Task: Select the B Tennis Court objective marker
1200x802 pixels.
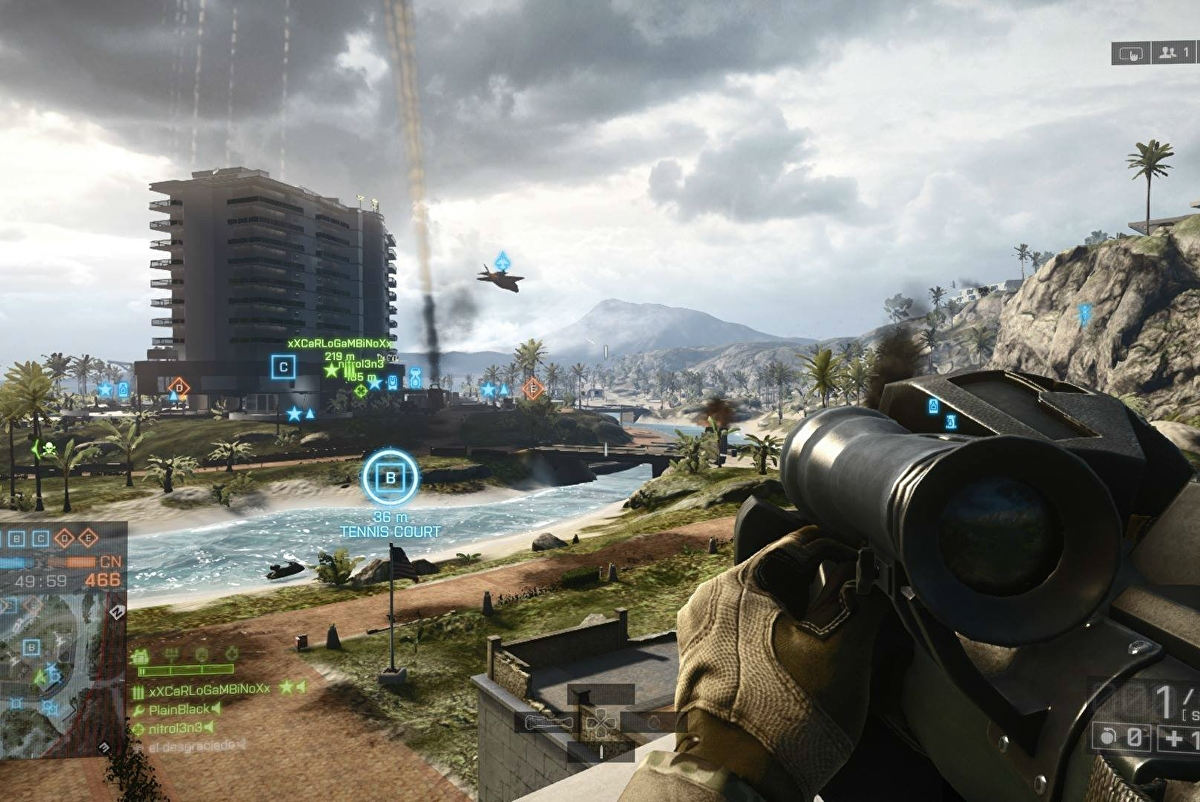Action: 390,477
